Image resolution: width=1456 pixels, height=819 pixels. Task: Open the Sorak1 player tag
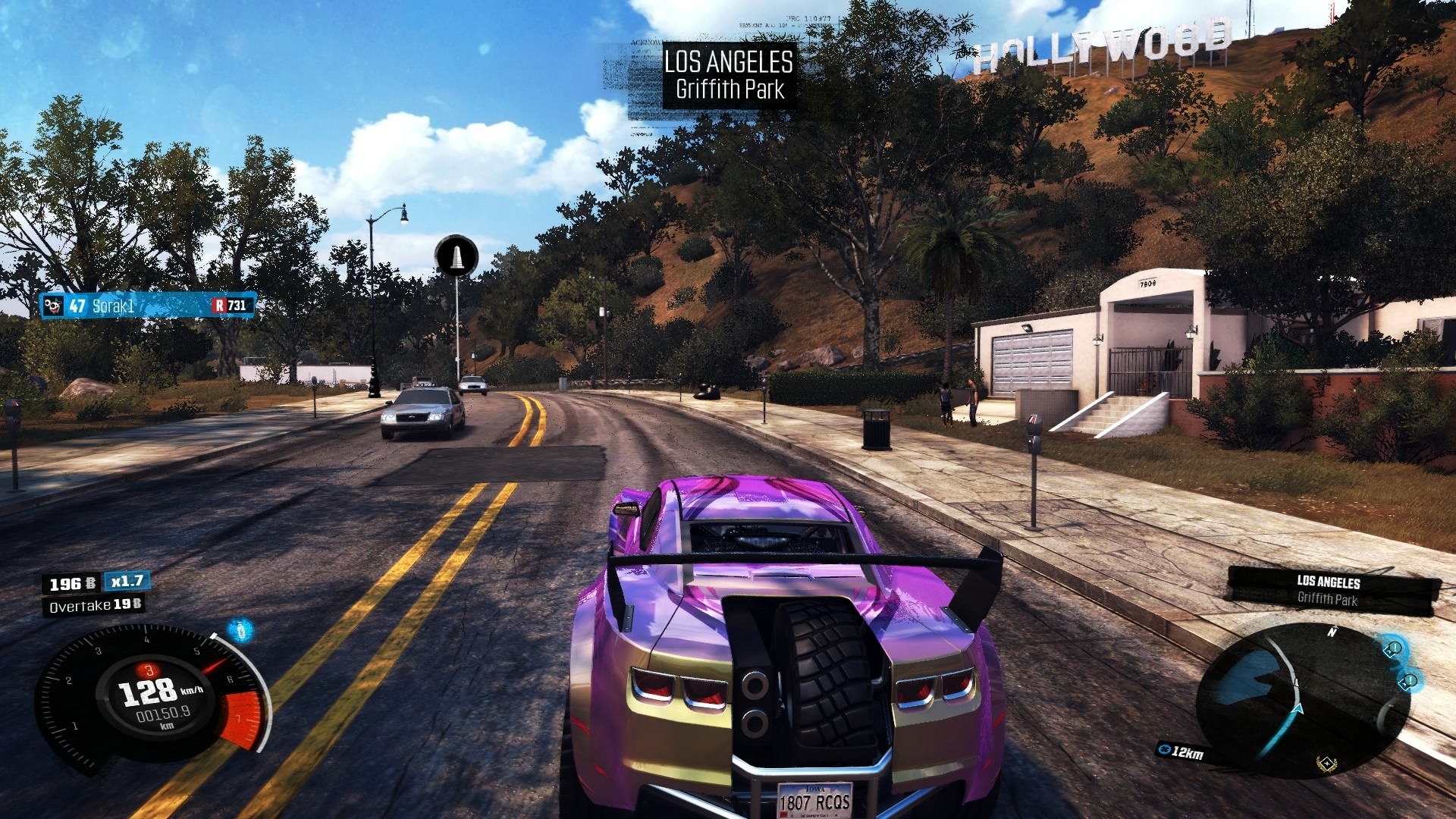(x=148, y=306)
